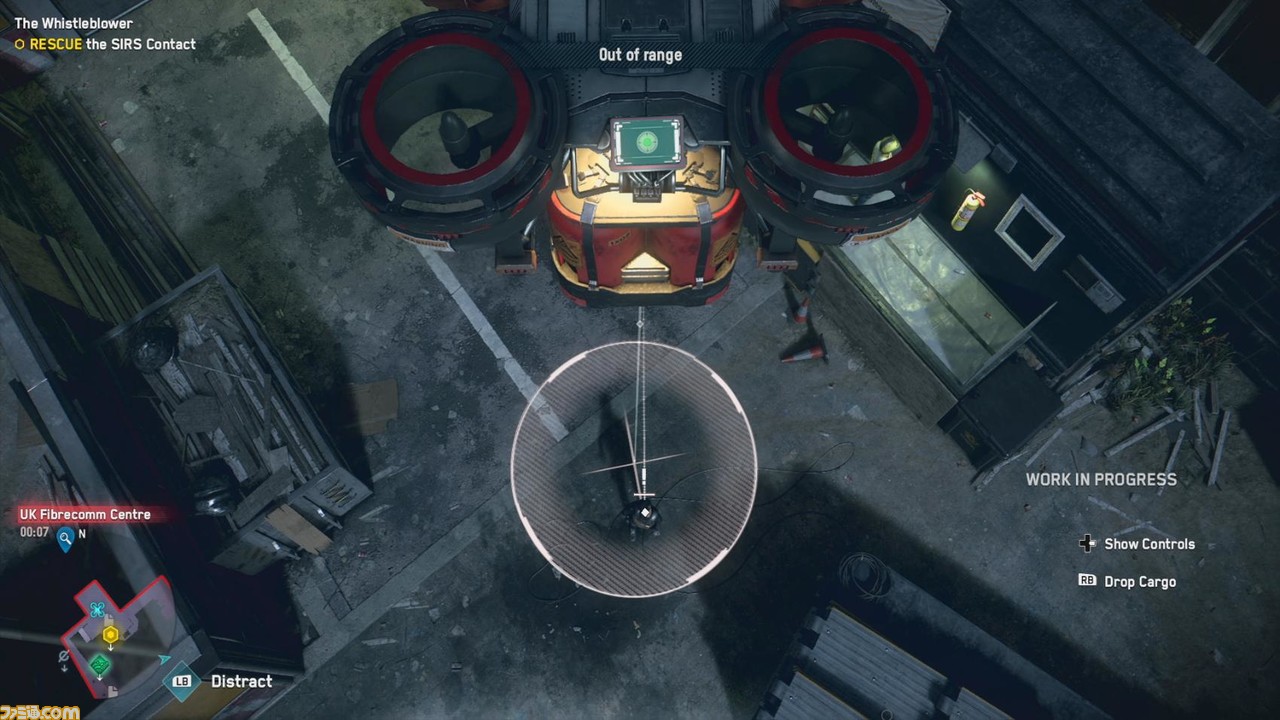The width and height of the screenshot is (1280, 720).
Task: Click the circular drone targeting reticle
Action: 634,469
